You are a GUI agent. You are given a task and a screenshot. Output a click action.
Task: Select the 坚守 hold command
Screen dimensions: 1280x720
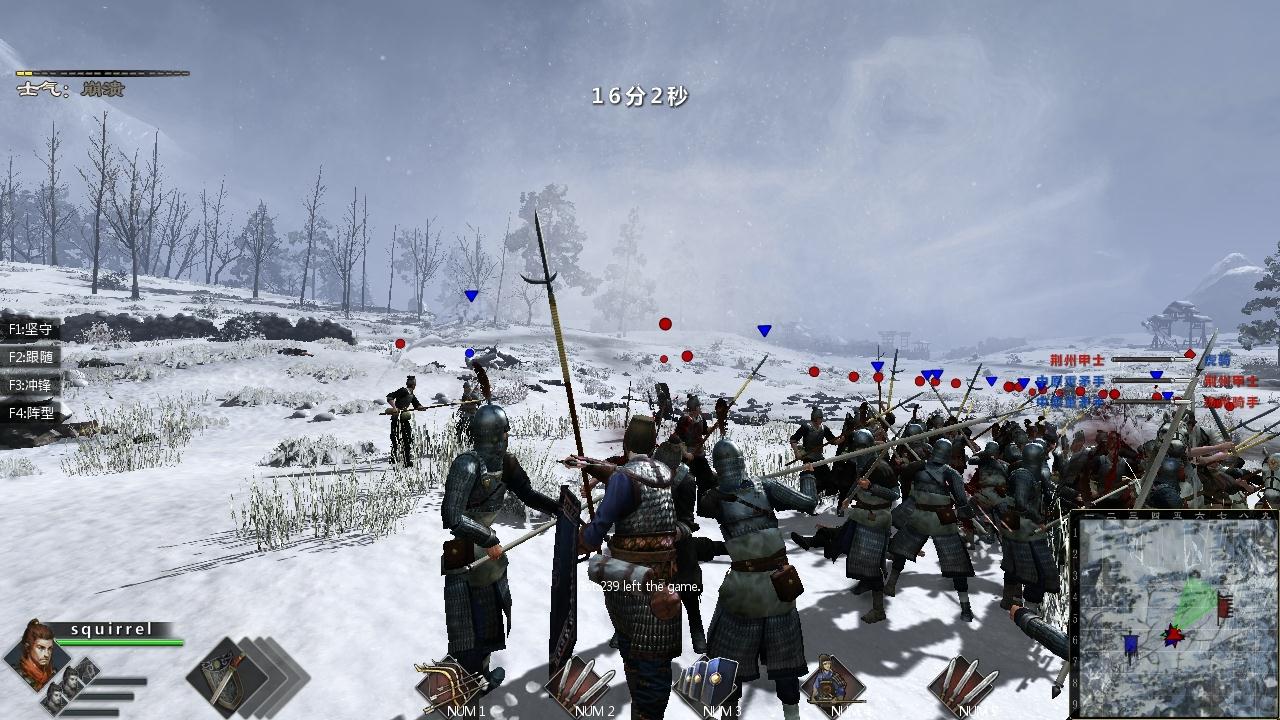click(x=31, y=329)
